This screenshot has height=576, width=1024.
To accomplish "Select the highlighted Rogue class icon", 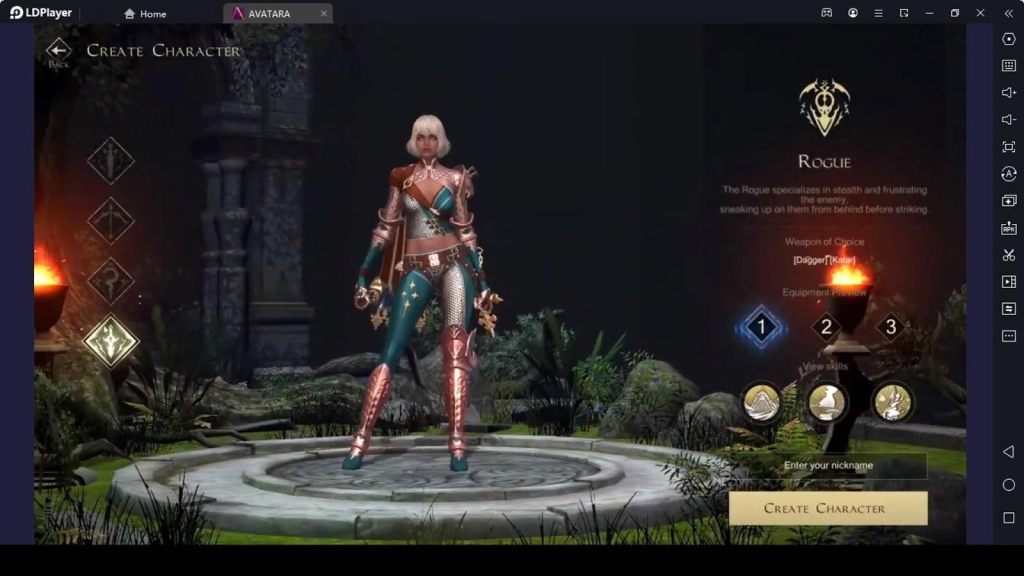I will pyautogui.click(x=110, y=341).
